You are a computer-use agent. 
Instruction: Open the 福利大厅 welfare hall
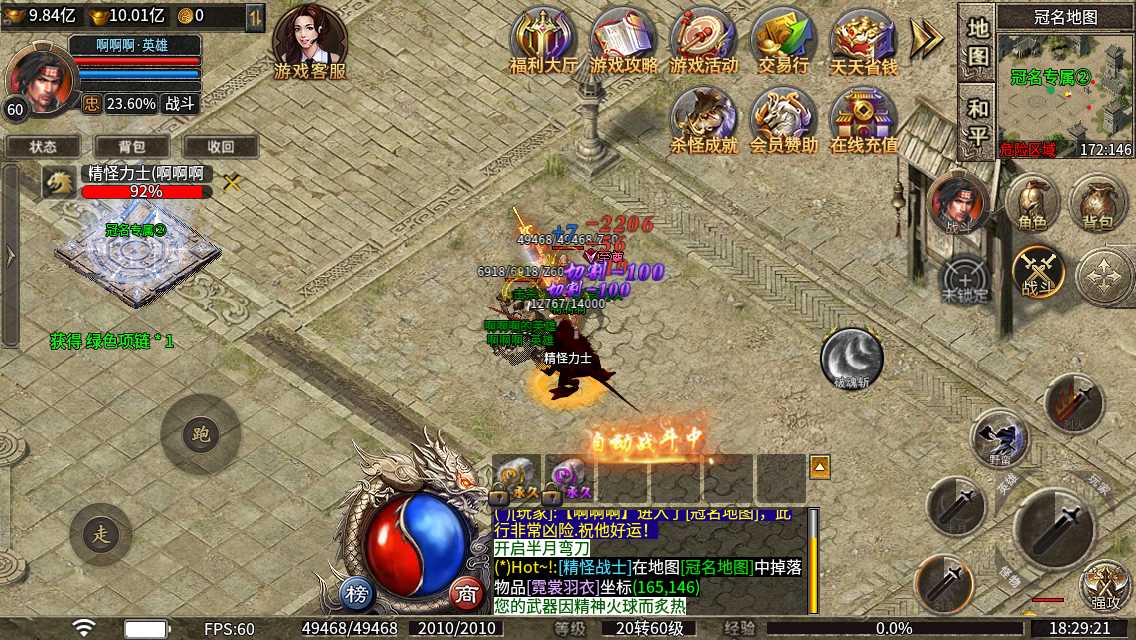(543, 41)
